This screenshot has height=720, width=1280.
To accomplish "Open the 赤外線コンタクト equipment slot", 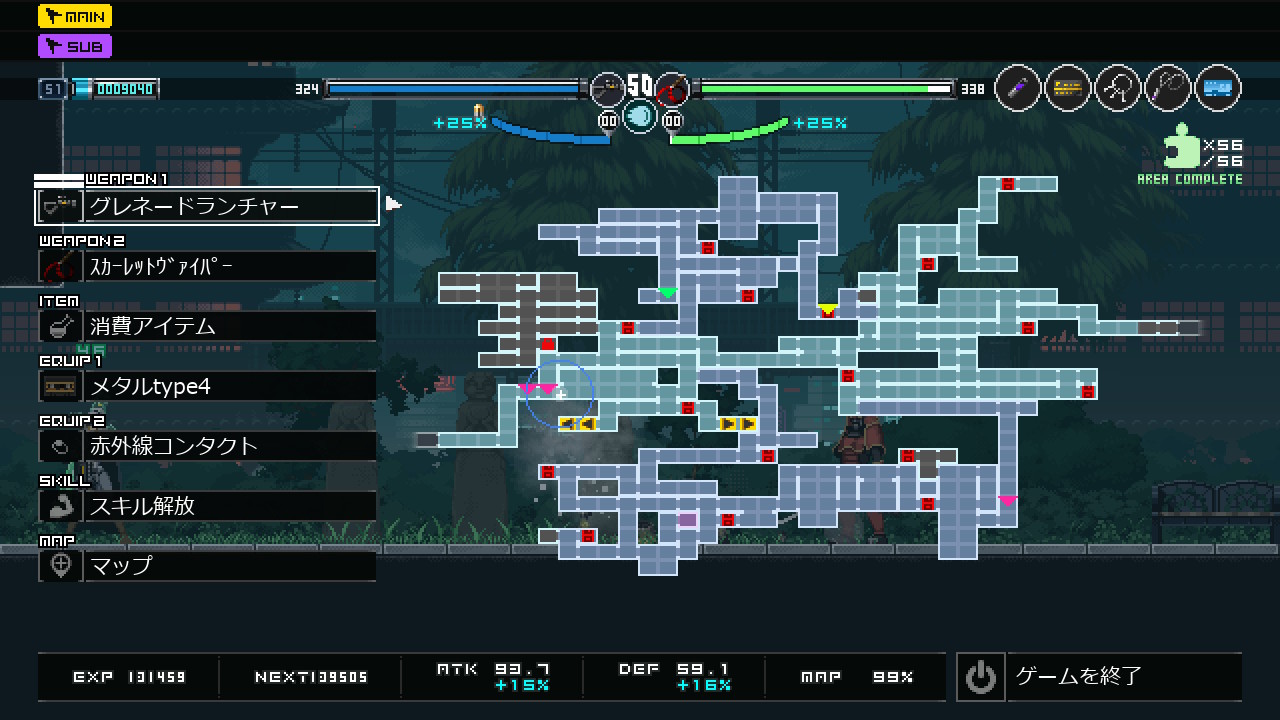I will (207, 446).
